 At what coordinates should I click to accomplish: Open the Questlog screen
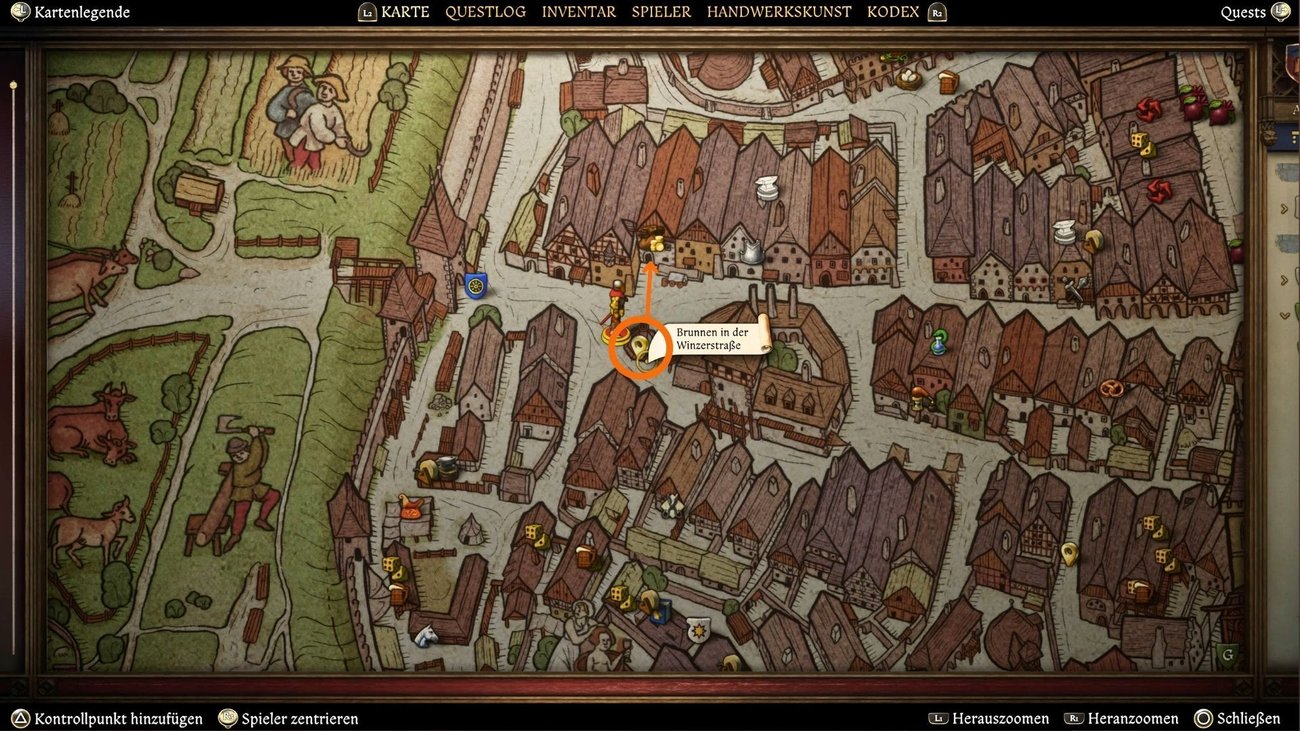pyautogui.click(x=486, y=11)
